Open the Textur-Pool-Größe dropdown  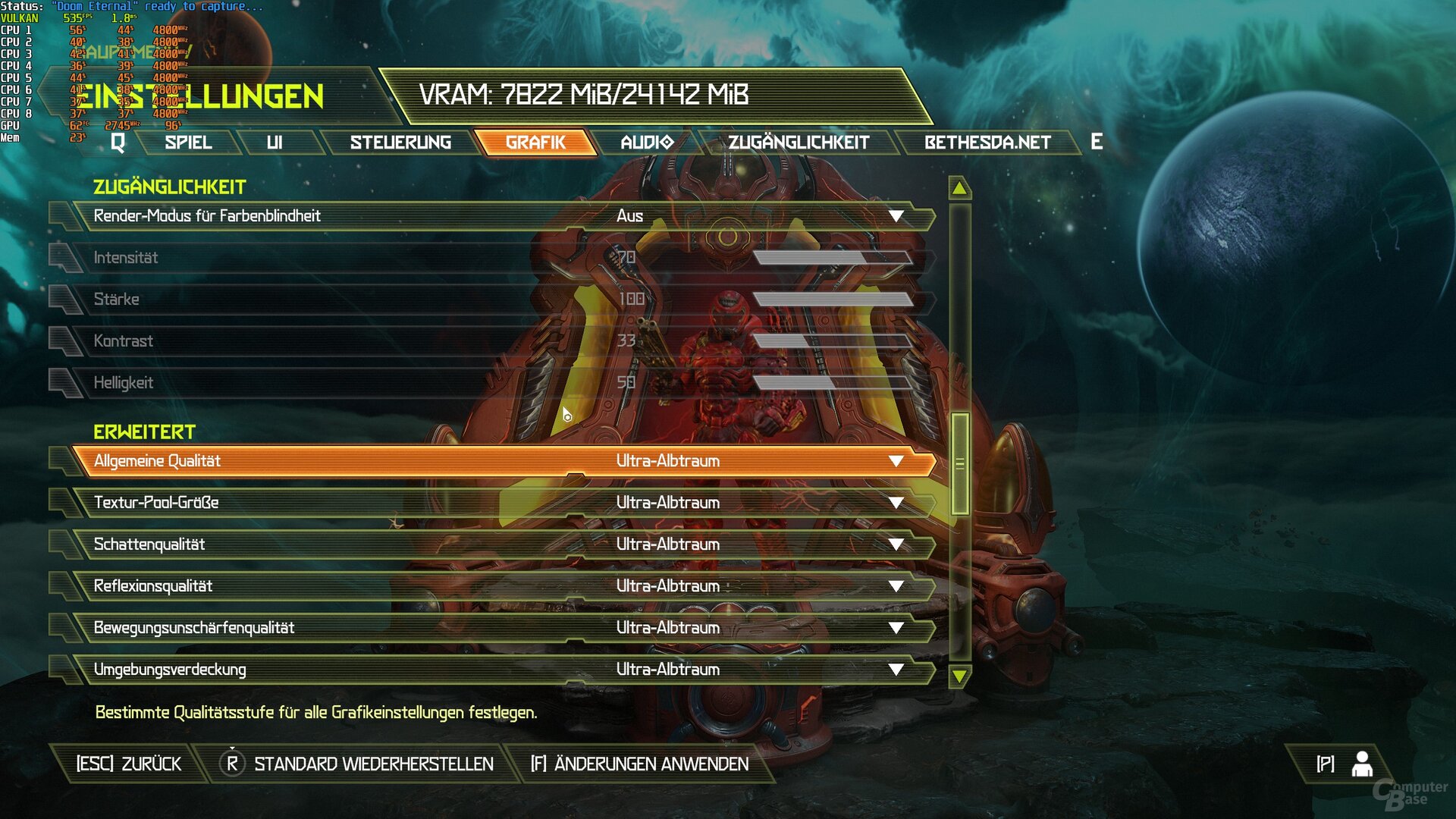coord(896,503)
